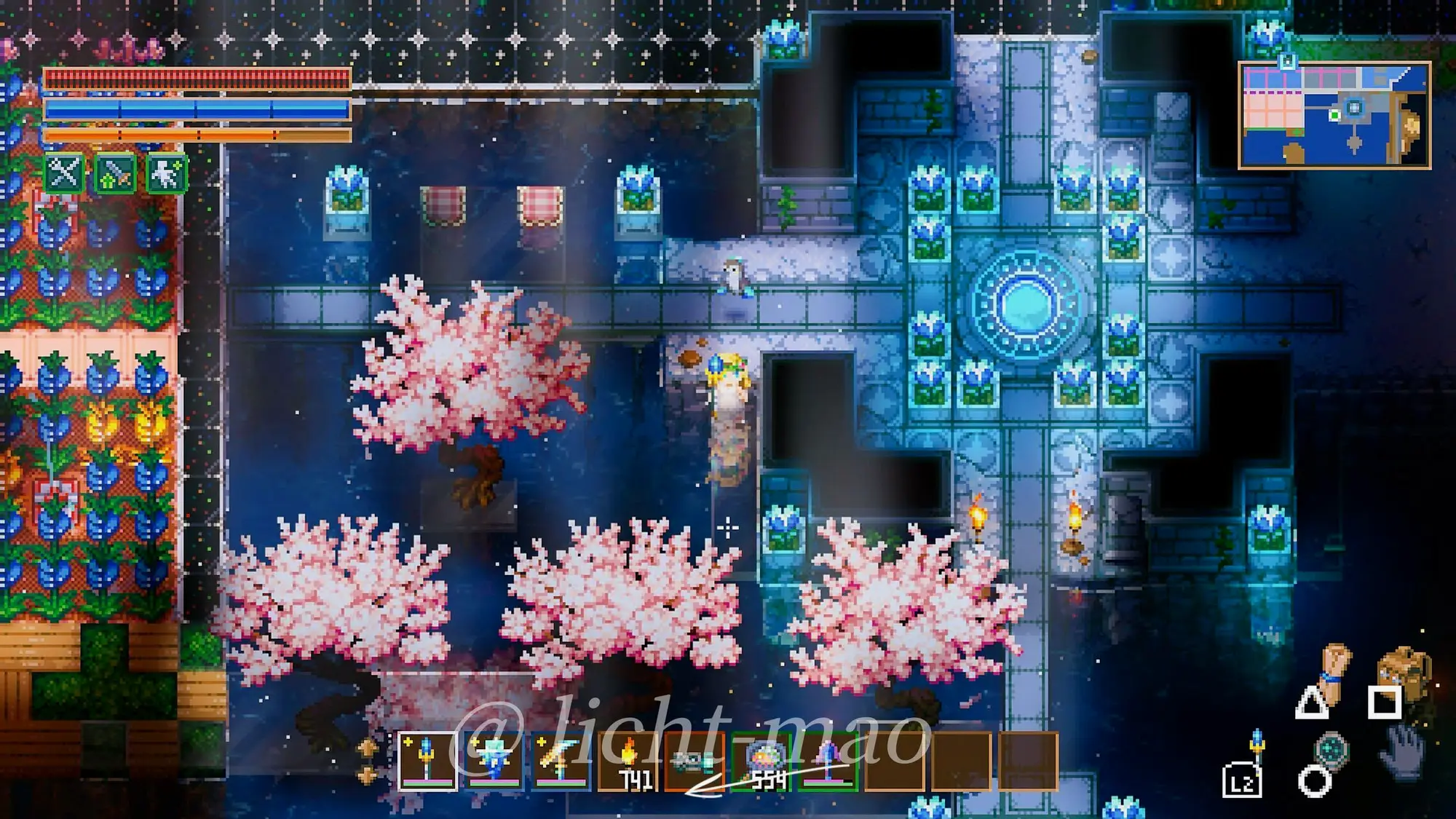Select the blue gem staff hotbar slot
This screenshot has width=1456, height=819.
click(x=428, y=761)
